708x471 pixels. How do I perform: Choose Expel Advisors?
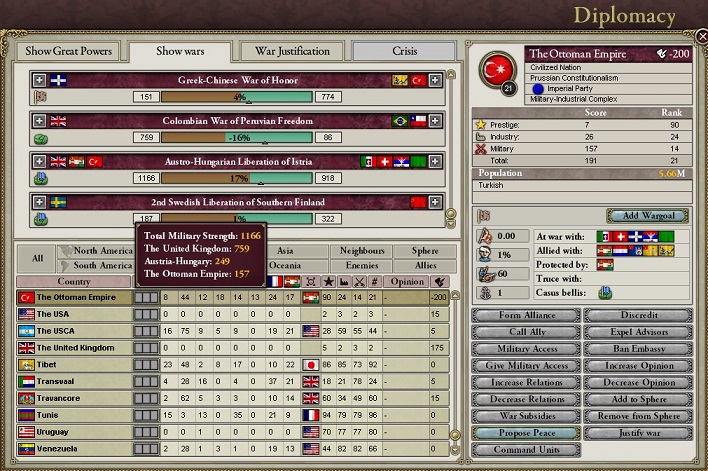[637, 332]
